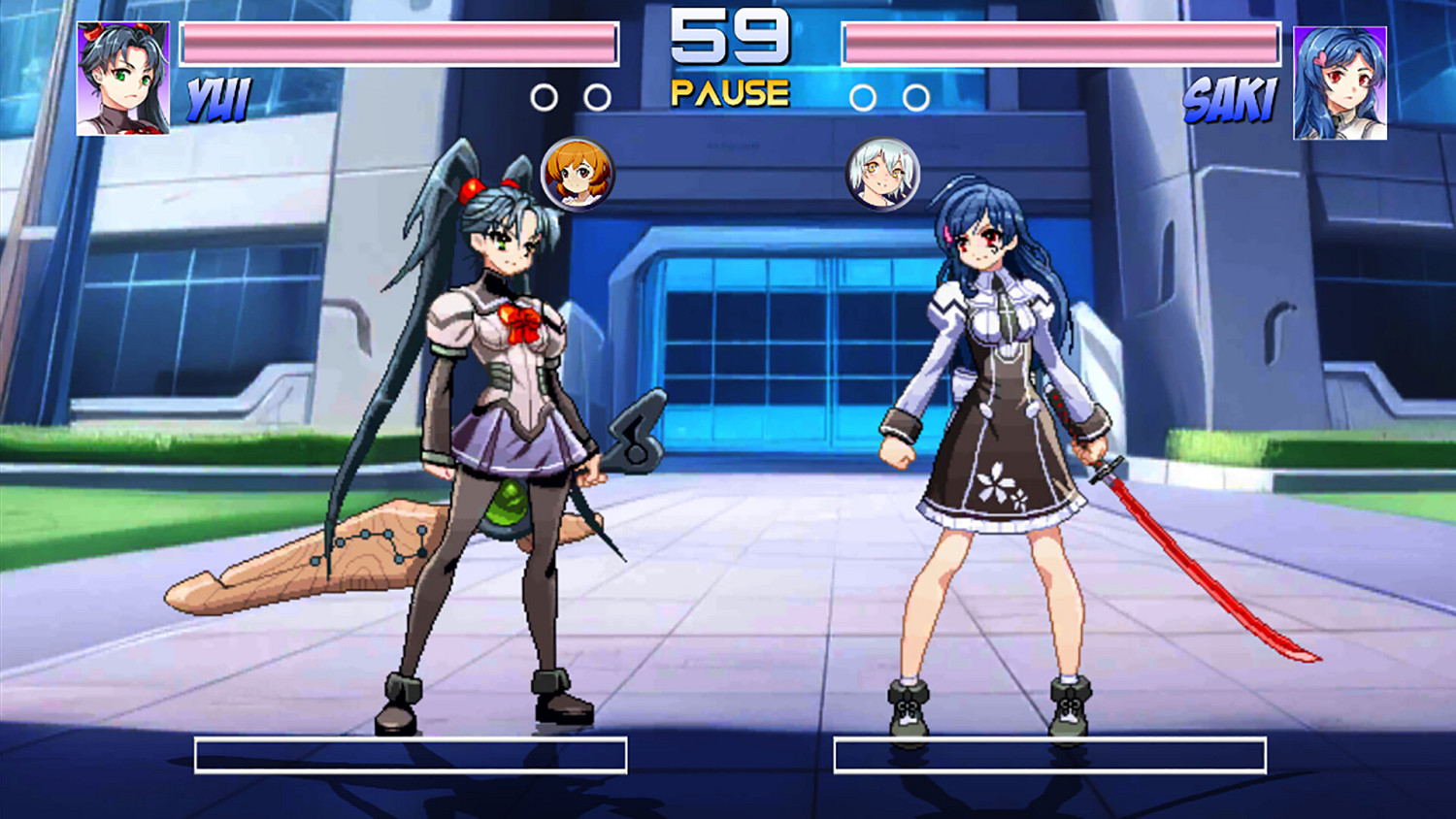This screenshot has height=819, width=1456.
Task: Click the white-haired assist character icon
Action: [881, 173]
